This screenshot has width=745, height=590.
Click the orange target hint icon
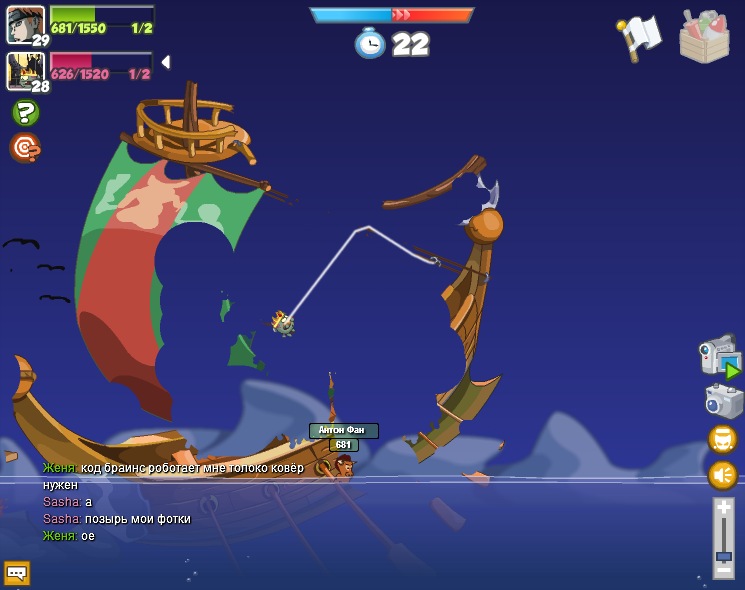tap(24, 148)
